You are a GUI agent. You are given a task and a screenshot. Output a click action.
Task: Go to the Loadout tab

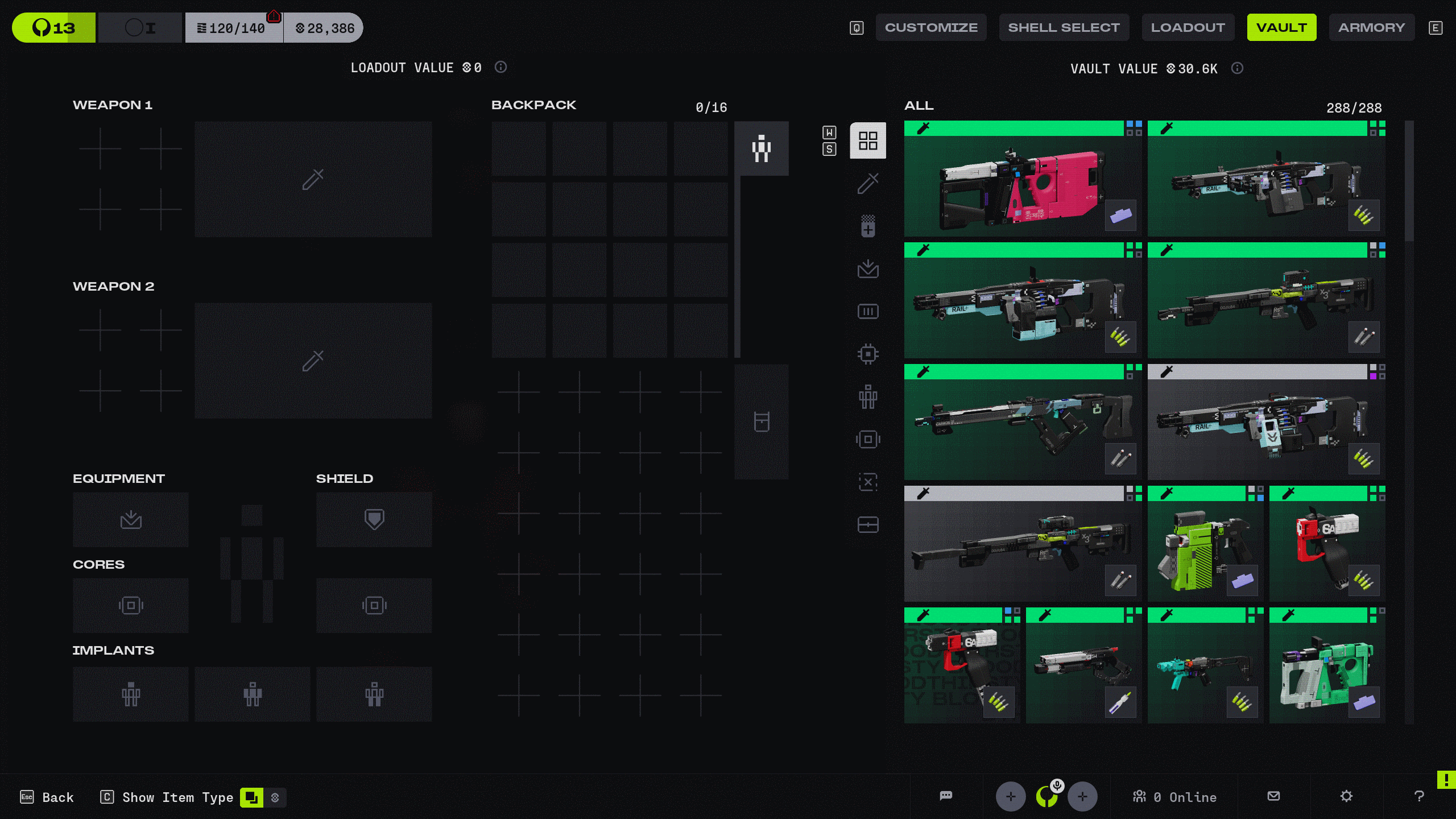1188,27
